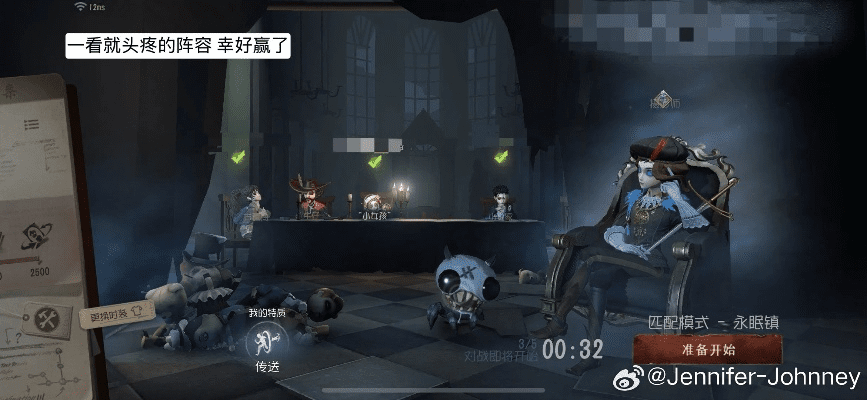Click the 准备开始 ready button
The image size is (867, 400).
pos(708,349)
